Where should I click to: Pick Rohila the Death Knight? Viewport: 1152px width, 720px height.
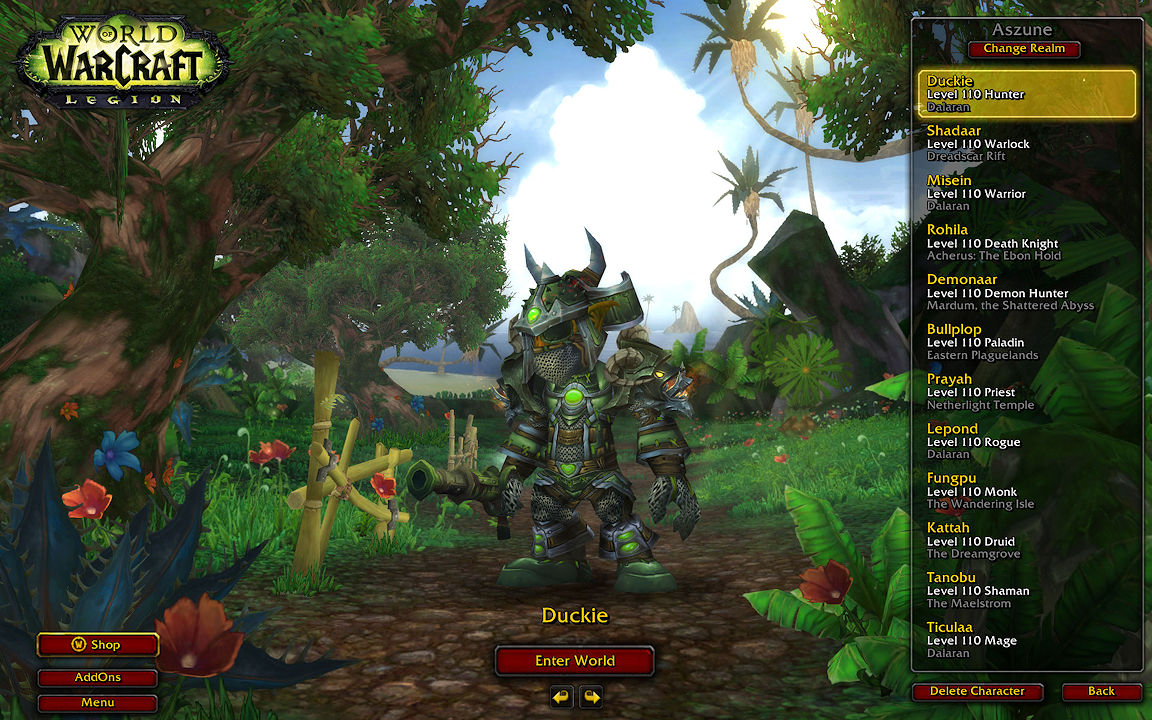coord(1027,242)
